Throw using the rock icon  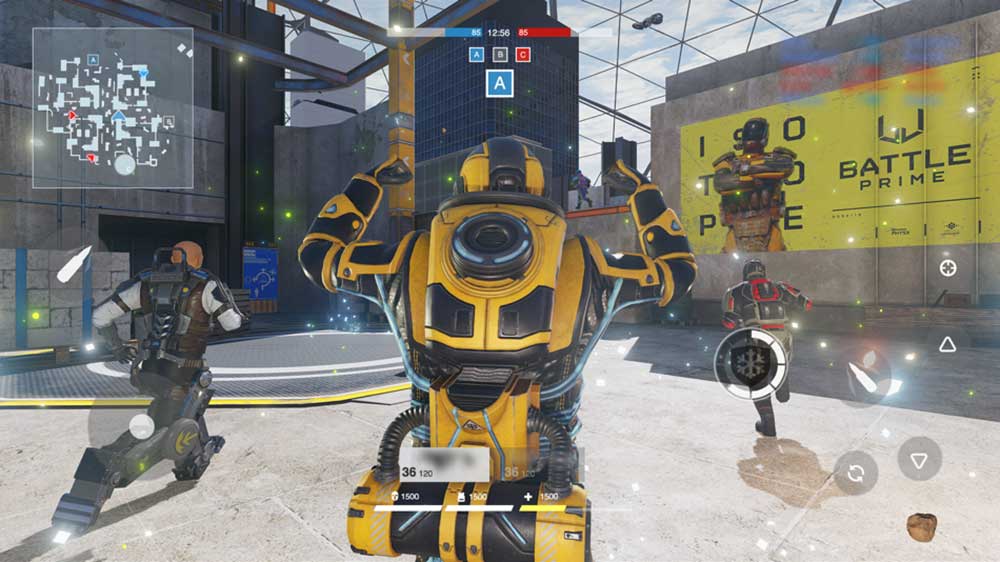pos(921,526)
